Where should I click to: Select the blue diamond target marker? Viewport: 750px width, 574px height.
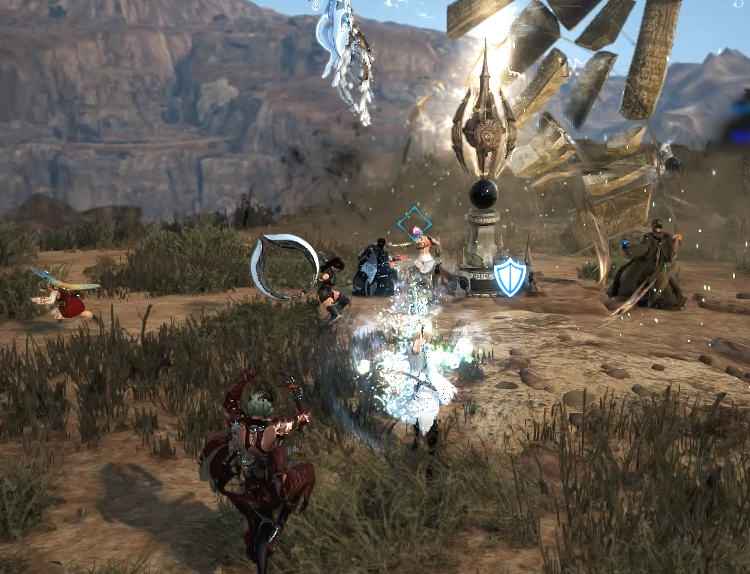point(413,224)
